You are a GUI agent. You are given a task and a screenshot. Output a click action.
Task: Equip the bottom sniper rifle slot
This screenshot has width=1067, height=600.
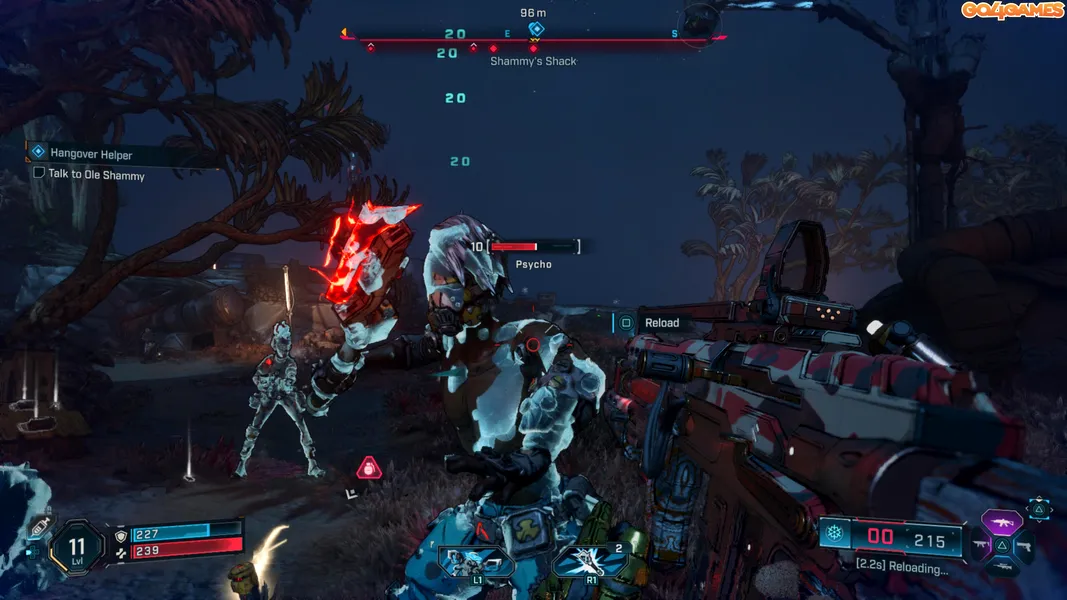(1003, 567)
